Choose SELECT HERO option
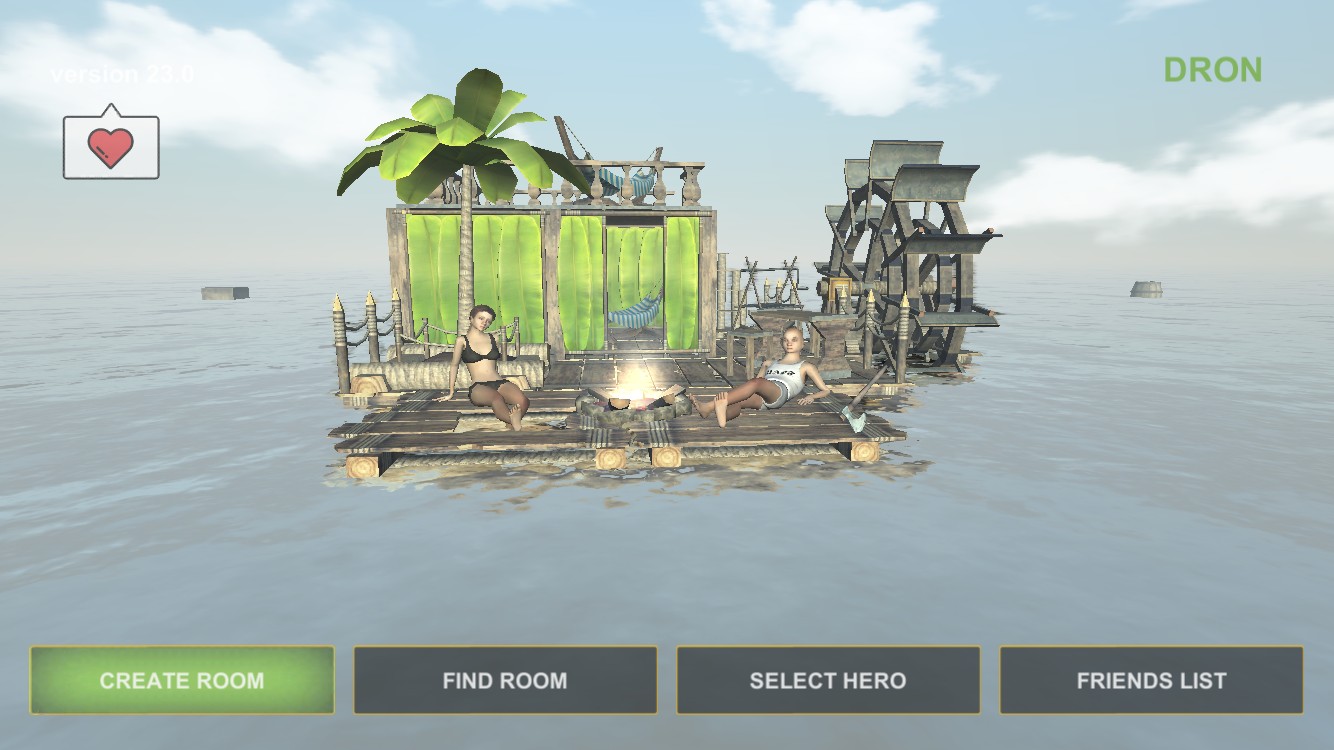 [828, 680]
